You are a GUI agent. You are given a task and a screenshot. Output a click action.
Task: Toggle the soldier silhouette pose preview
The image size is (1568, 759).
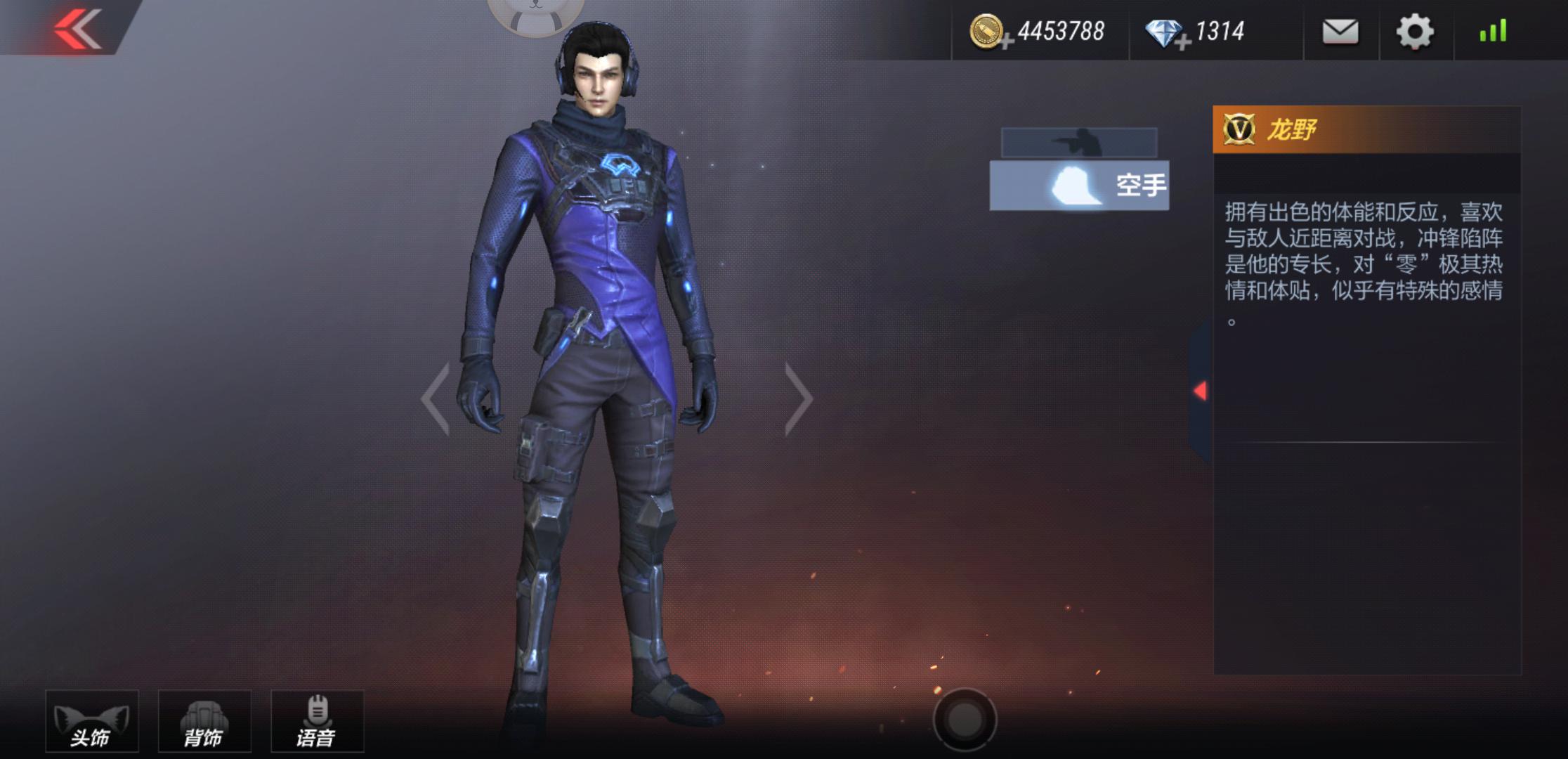[1080, 143]
